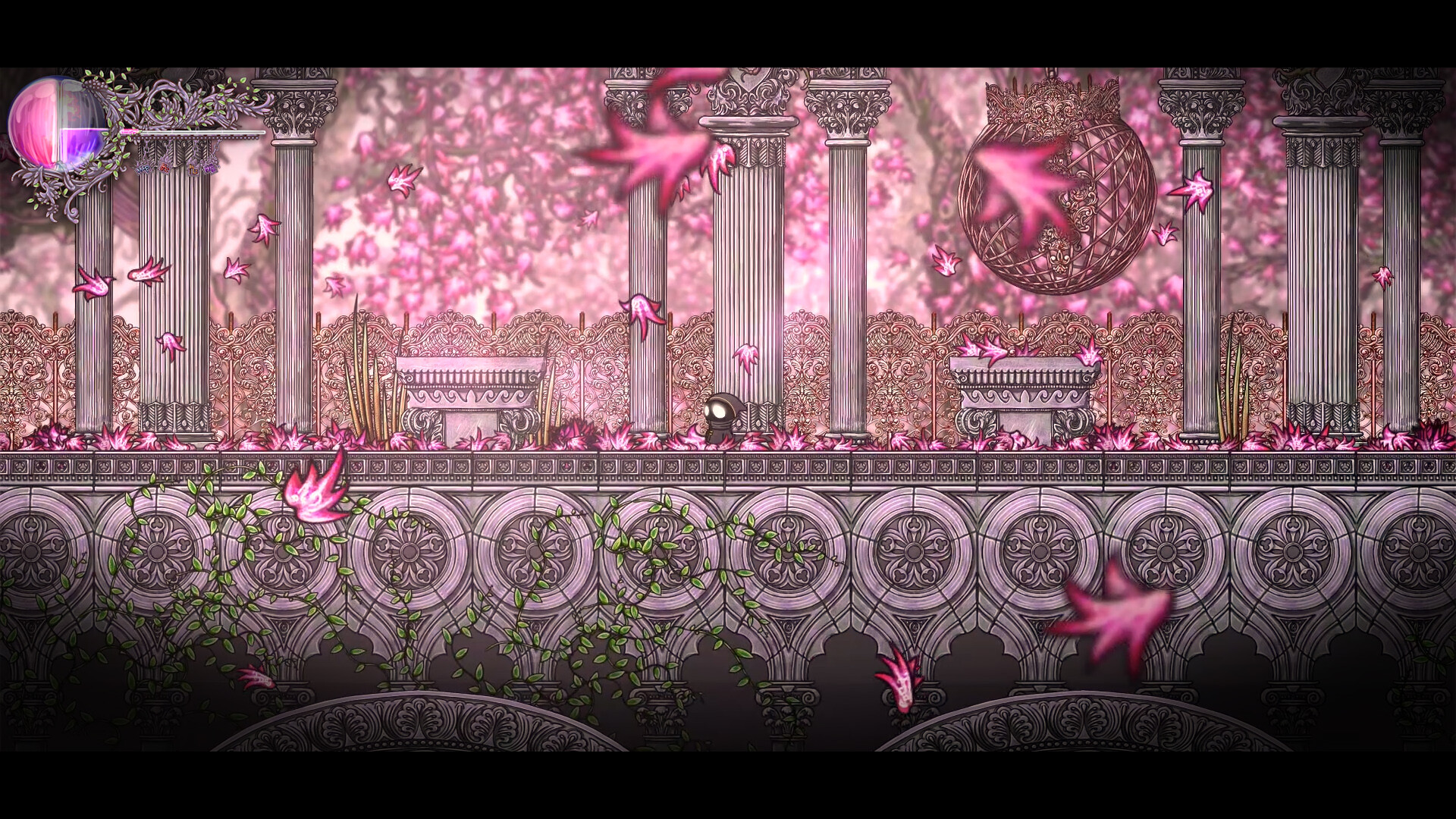
Task: Click the red crown charm icon
Action: 164,168
